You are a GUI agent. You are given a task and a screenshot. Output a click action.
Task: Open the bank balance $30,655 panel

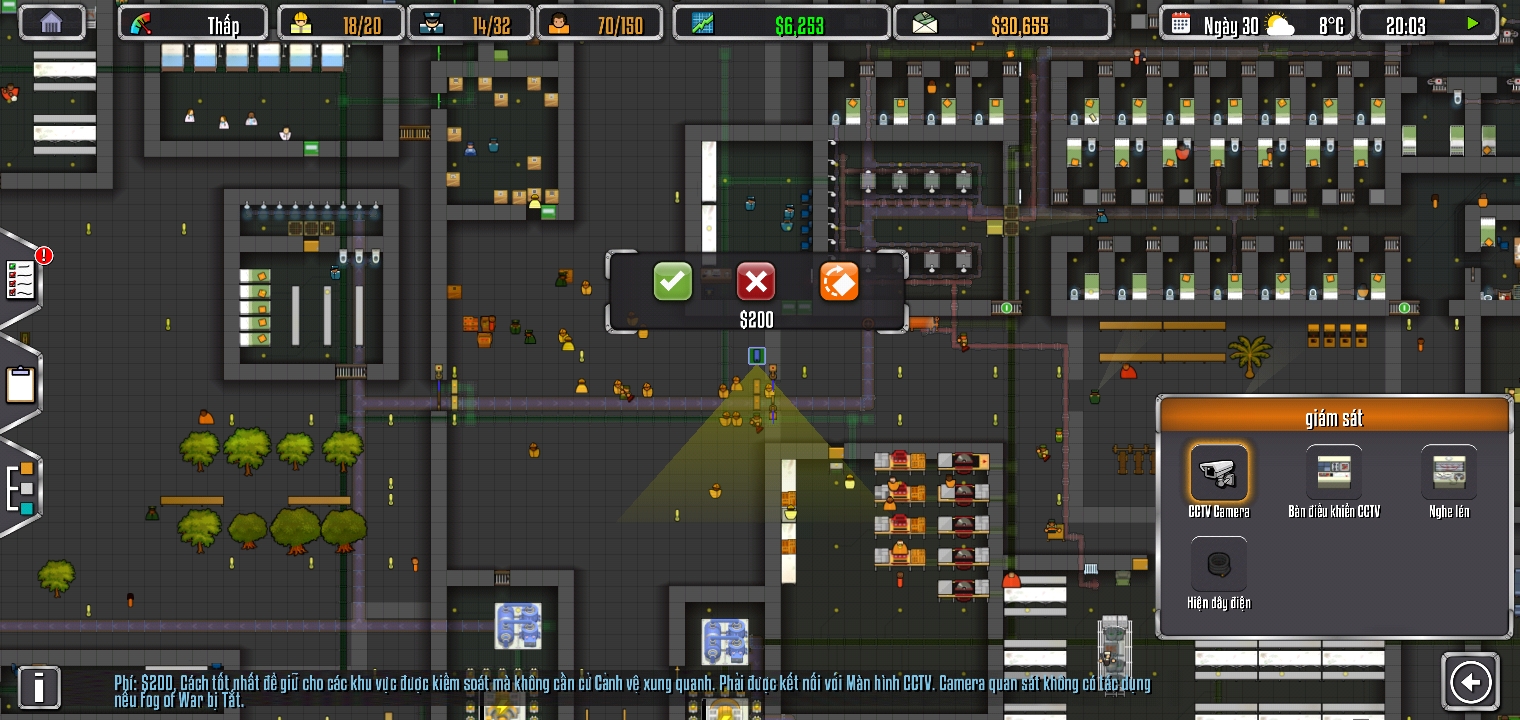[x=1001, y=21]
